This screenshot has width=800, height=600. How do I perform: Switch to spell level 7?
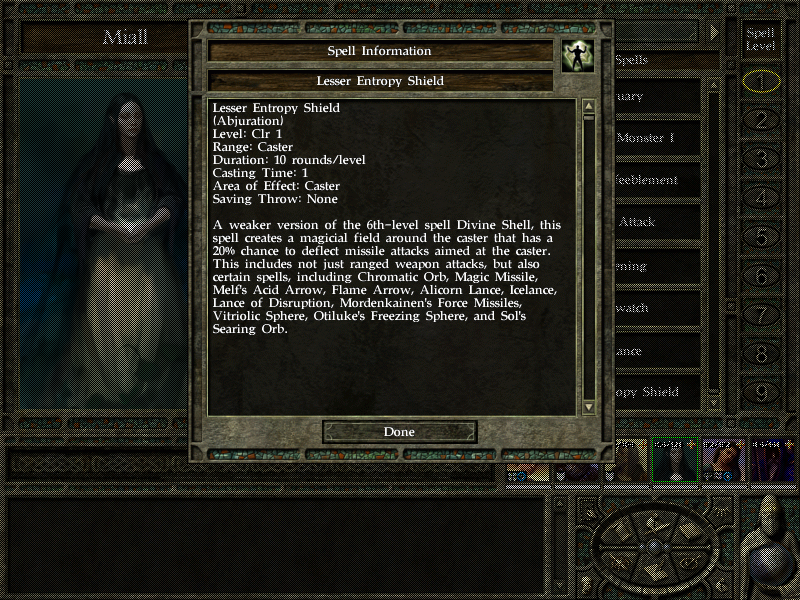tap(762, 315)
